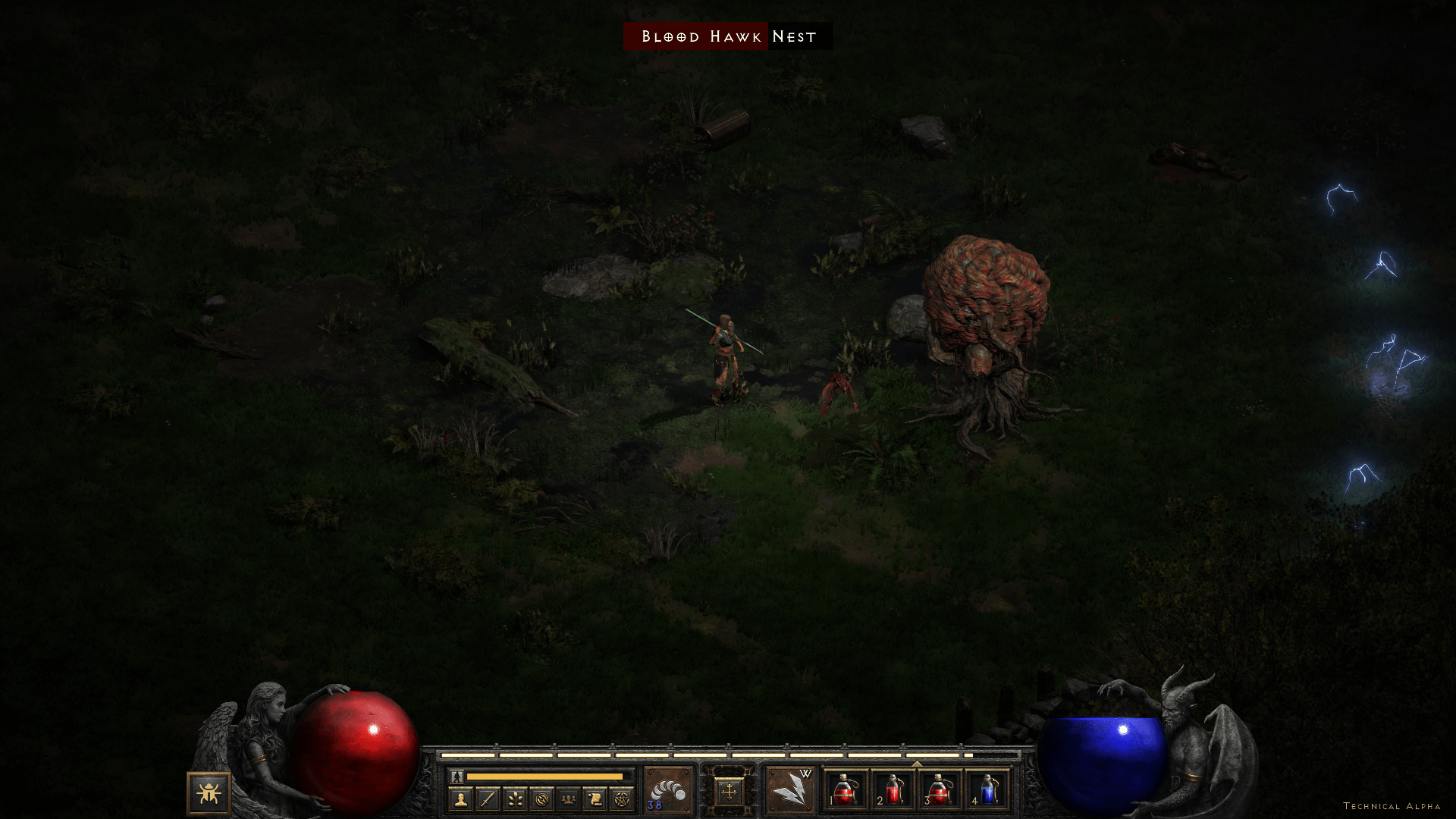This screenshot has height=819, width=1456.
Task: Use the red potion in belt slot 2
Action: pos(893,791)
